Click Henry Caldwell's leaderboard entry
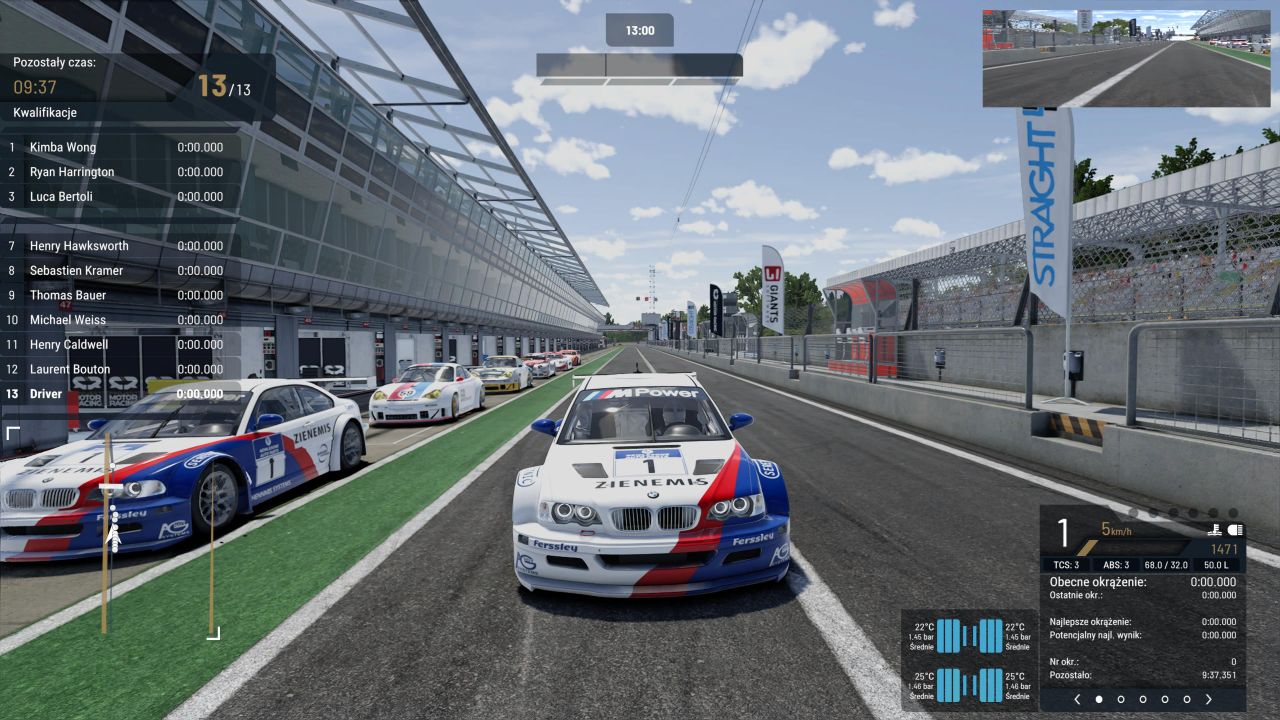This screenshot has height=720, width=1280. pos(116,345)
